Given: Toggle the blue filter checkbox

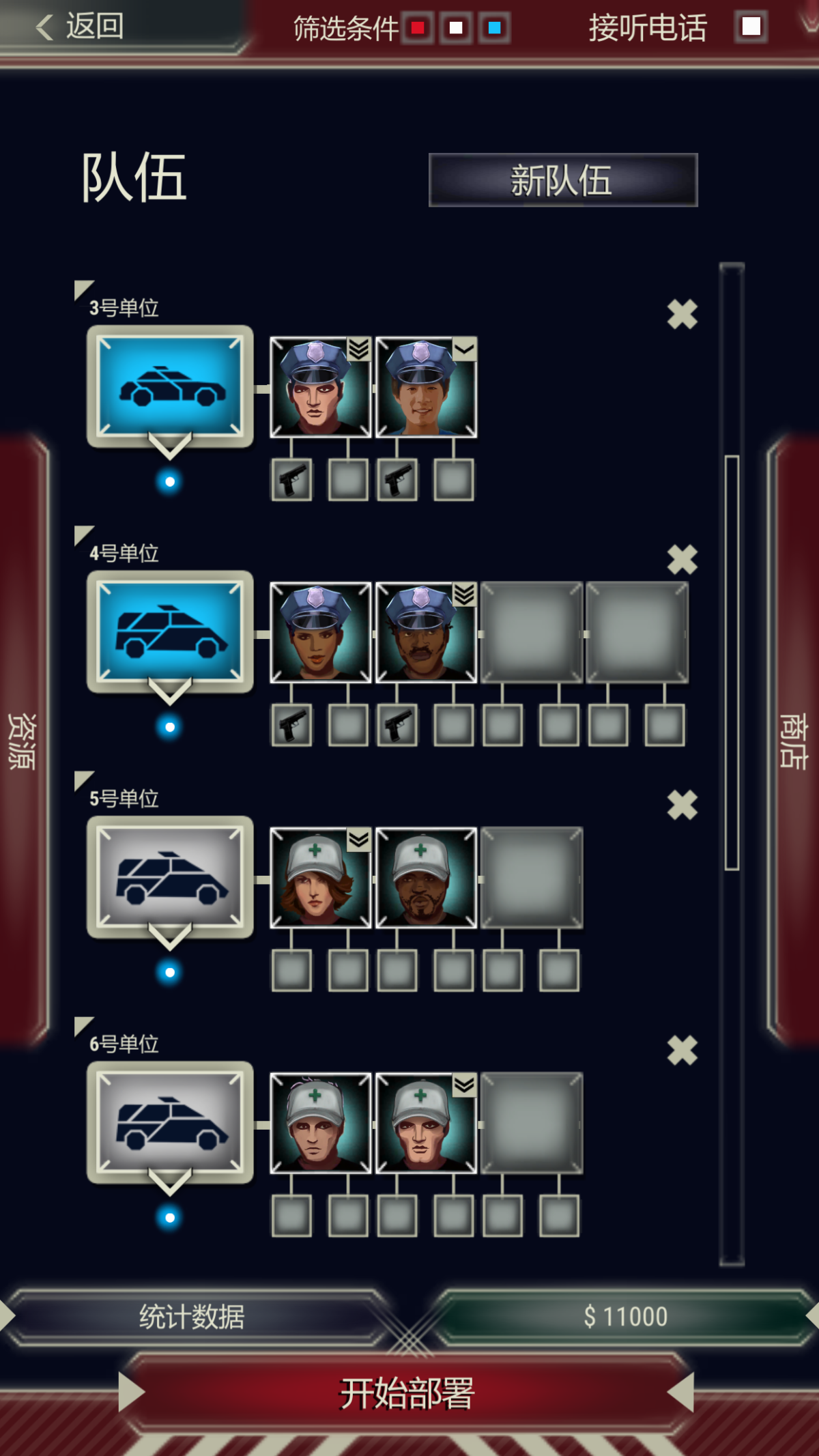Looking at the screenshot, I should tap(494, 28).
